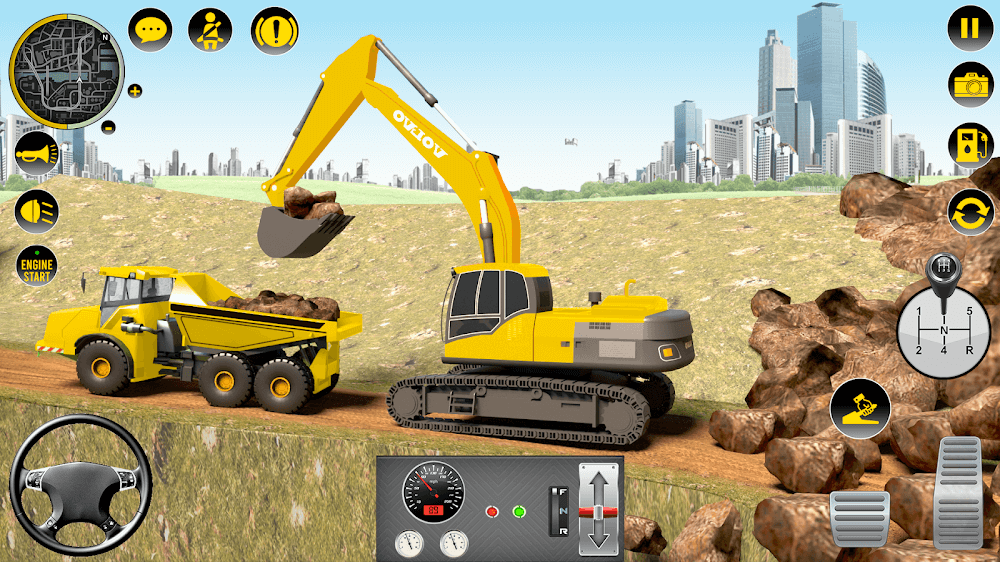Click the circular arrows switch button
The height and width of the screenshot is (562, 1000).
click(970, 211)
